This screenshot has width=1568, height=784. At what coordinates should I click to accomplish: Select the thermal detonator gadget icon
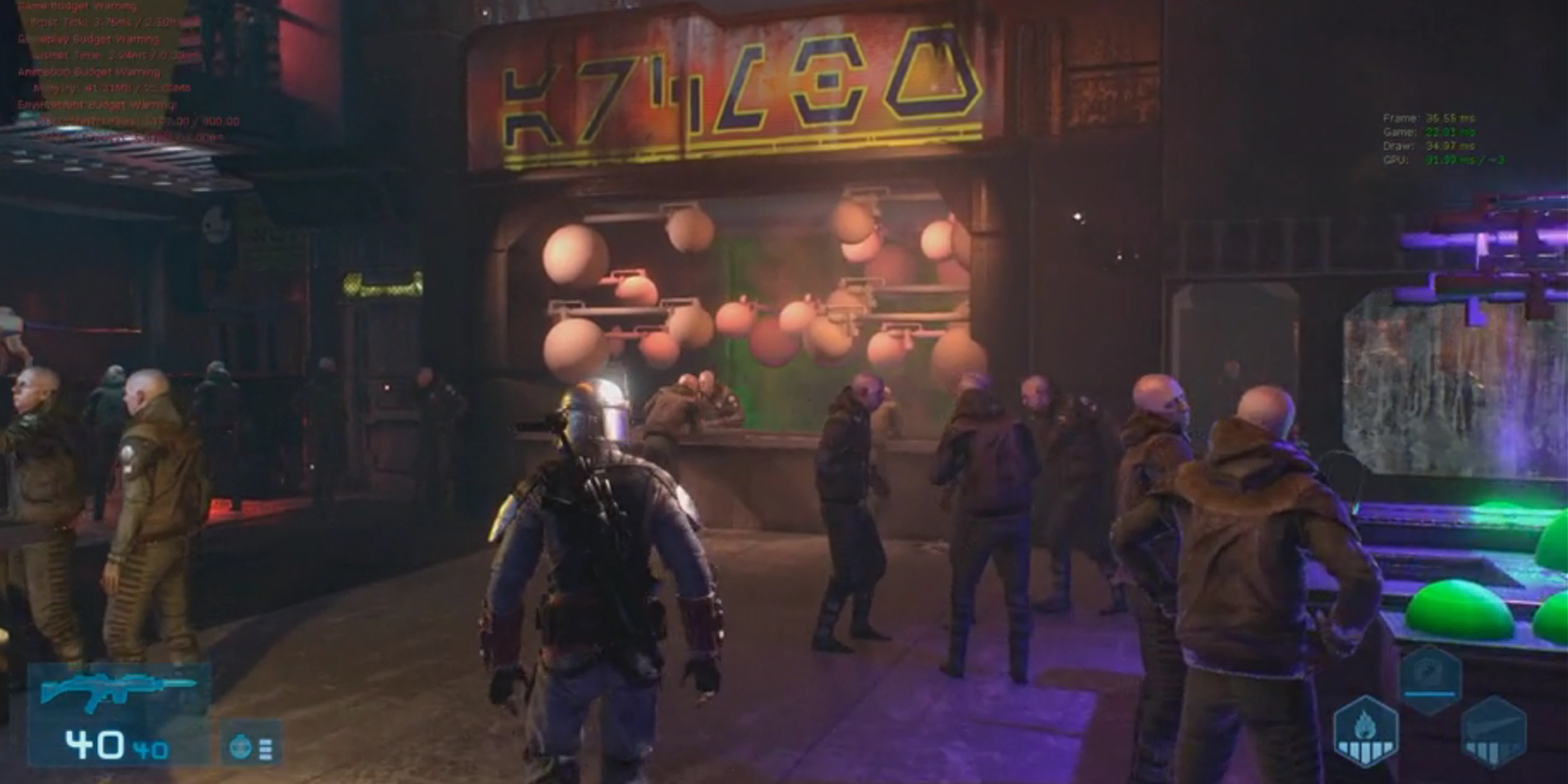coord(242,747)
